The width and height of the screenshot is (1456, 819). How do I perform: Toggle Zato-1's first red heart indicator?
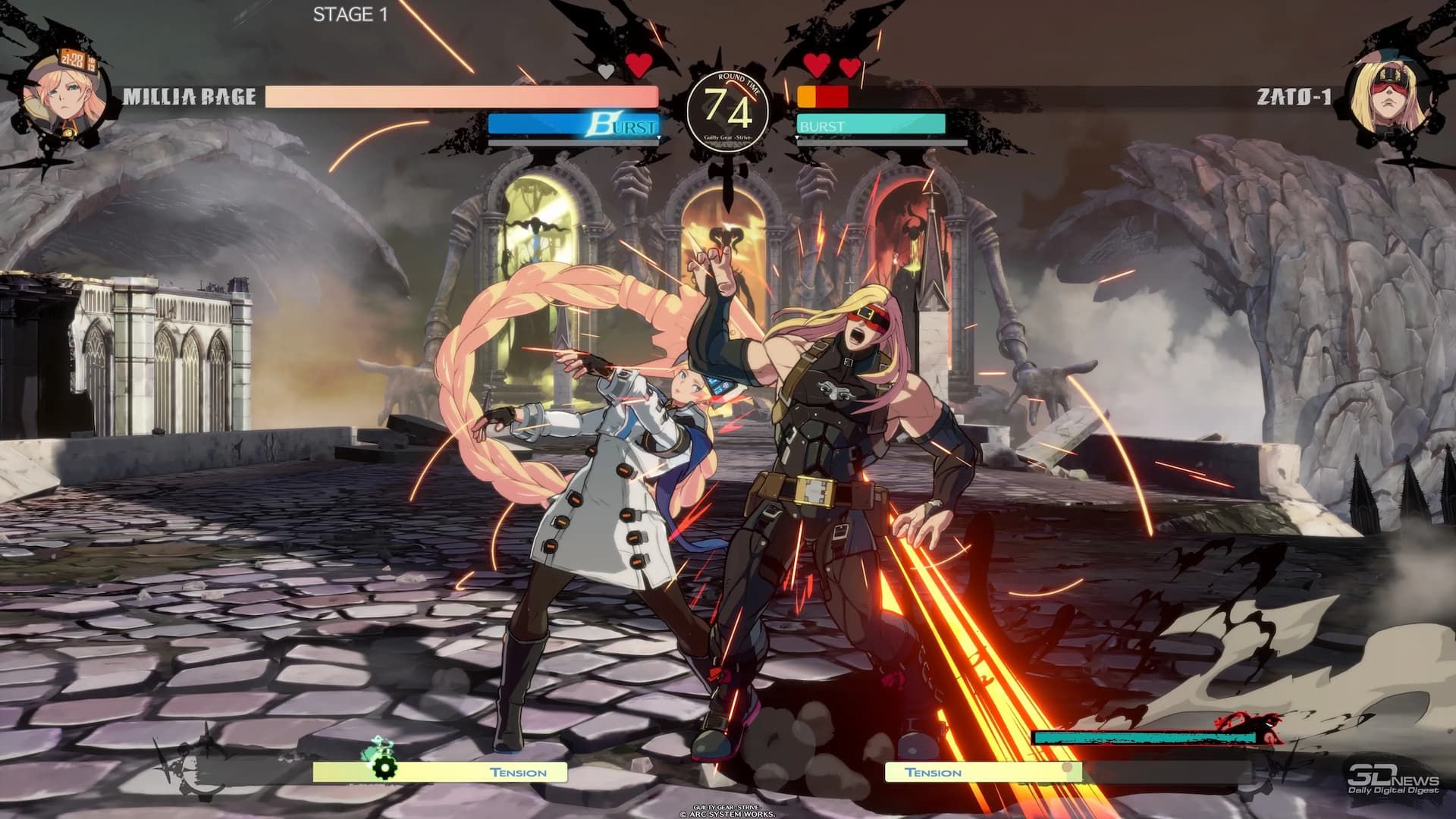coord(817,65)
